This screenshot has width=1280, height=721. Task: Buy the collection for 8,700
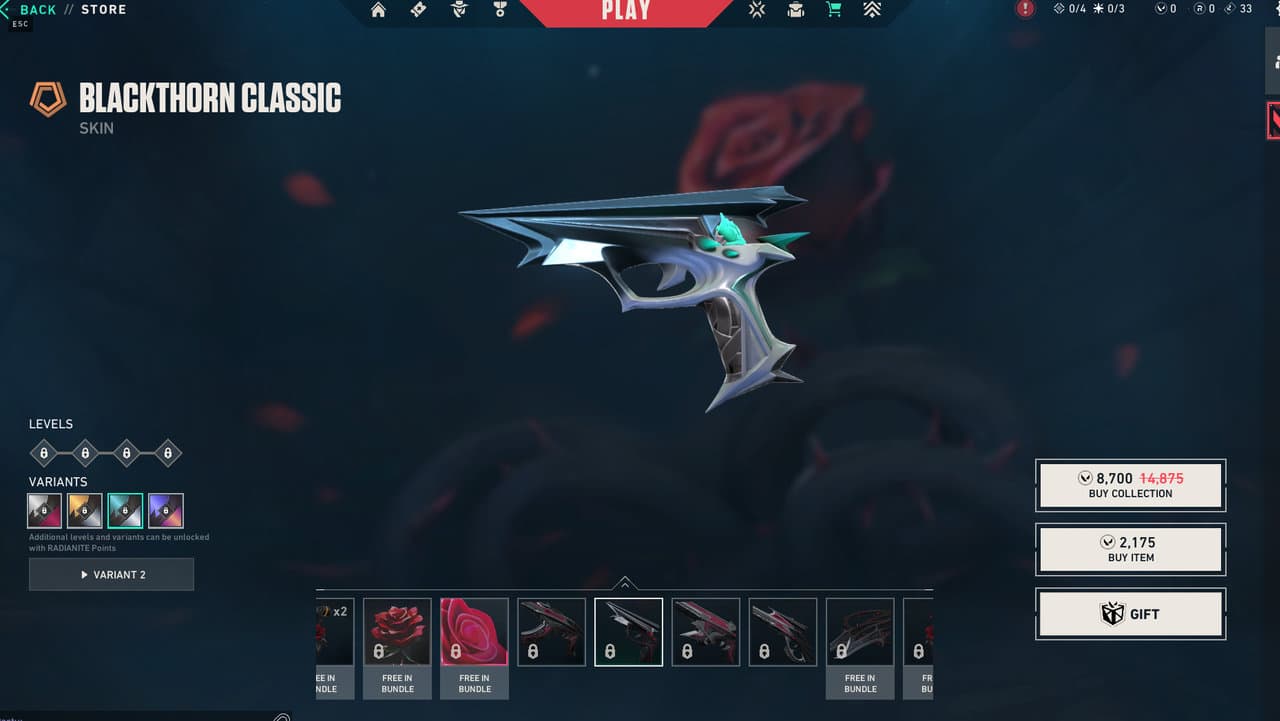tap(1130, 485)
